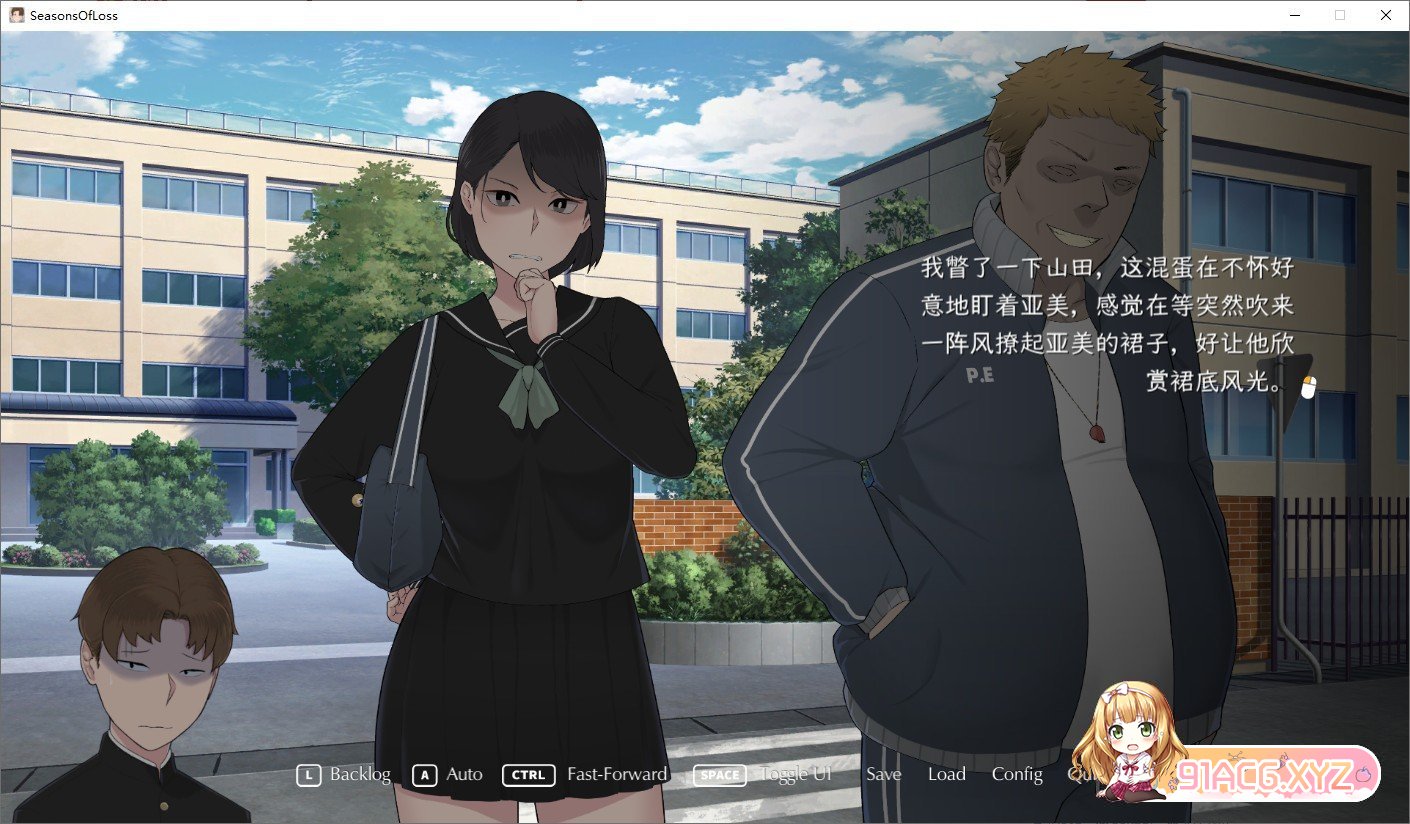Minimize the game window
The width and height of the screenshot is (1410, 824).
1295,15
